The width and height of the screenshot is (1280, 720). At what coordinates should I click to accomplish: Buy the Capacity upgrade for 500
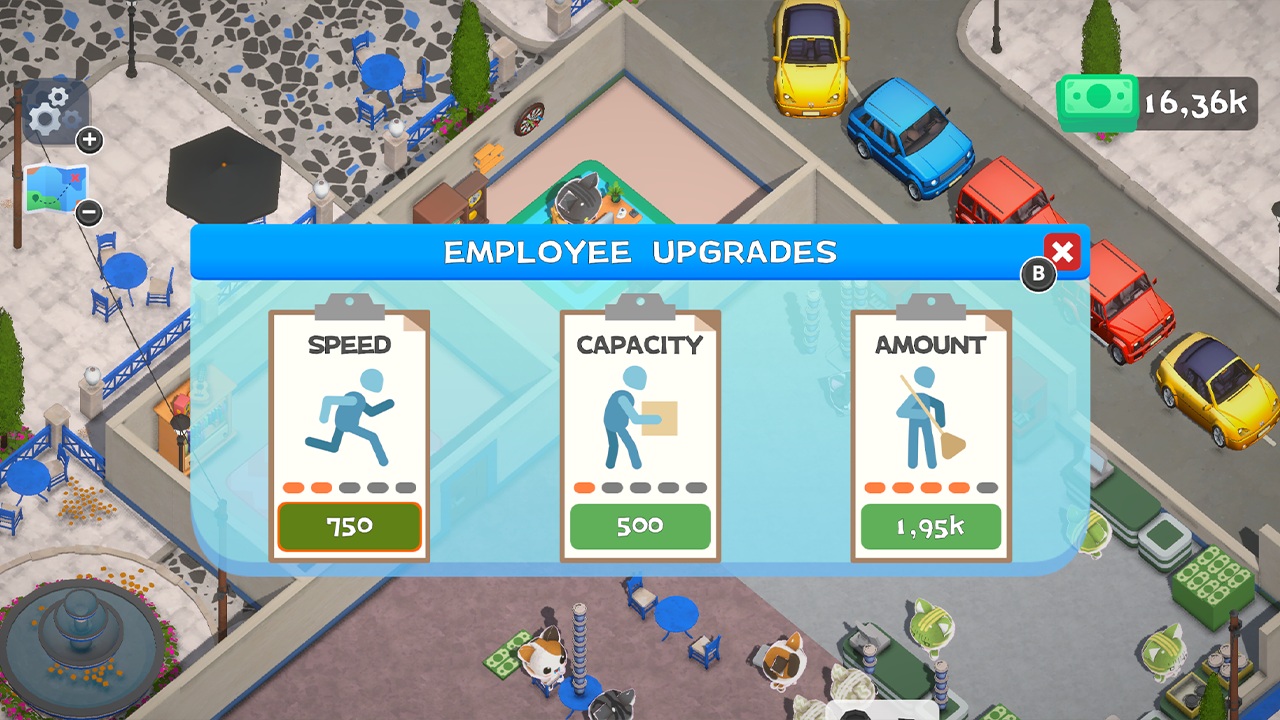641,526
